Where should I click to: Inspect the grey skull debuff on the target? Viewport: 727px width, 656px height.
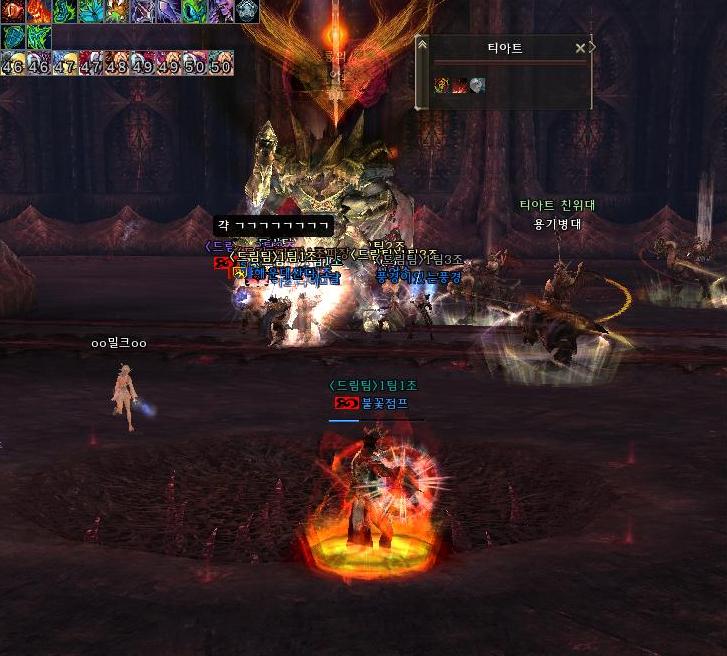coord(477,86)
